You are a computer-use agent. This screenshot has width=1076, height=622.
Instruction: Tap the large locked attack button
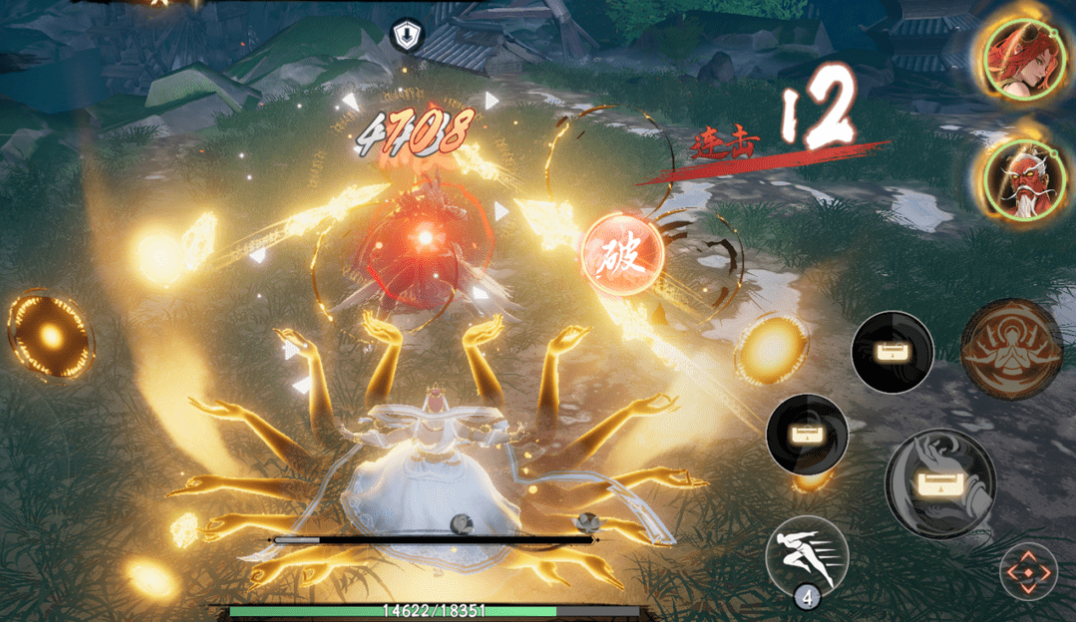tap(939, 483)
